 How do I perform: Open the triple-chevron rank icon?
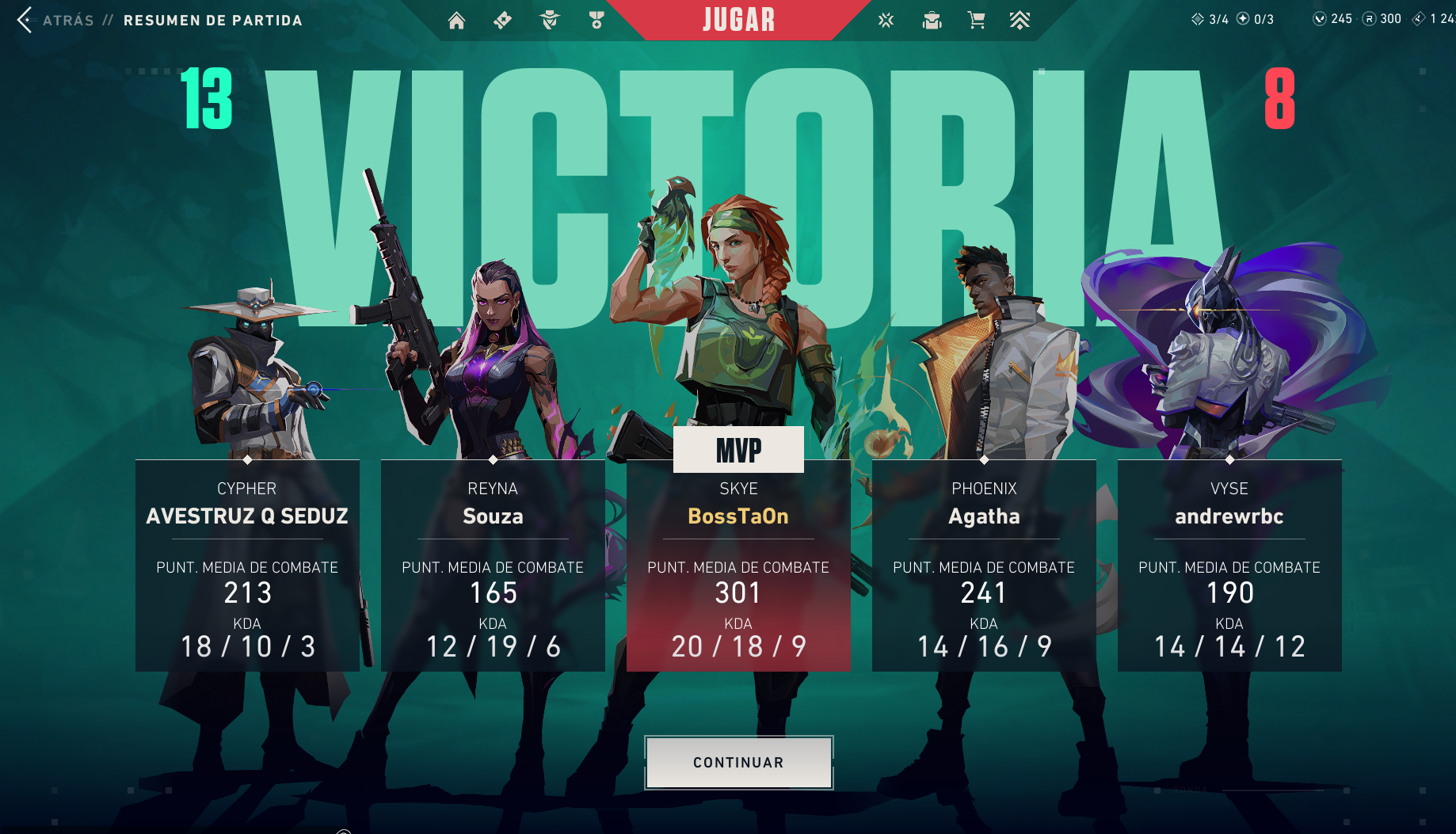(1020, 21)
